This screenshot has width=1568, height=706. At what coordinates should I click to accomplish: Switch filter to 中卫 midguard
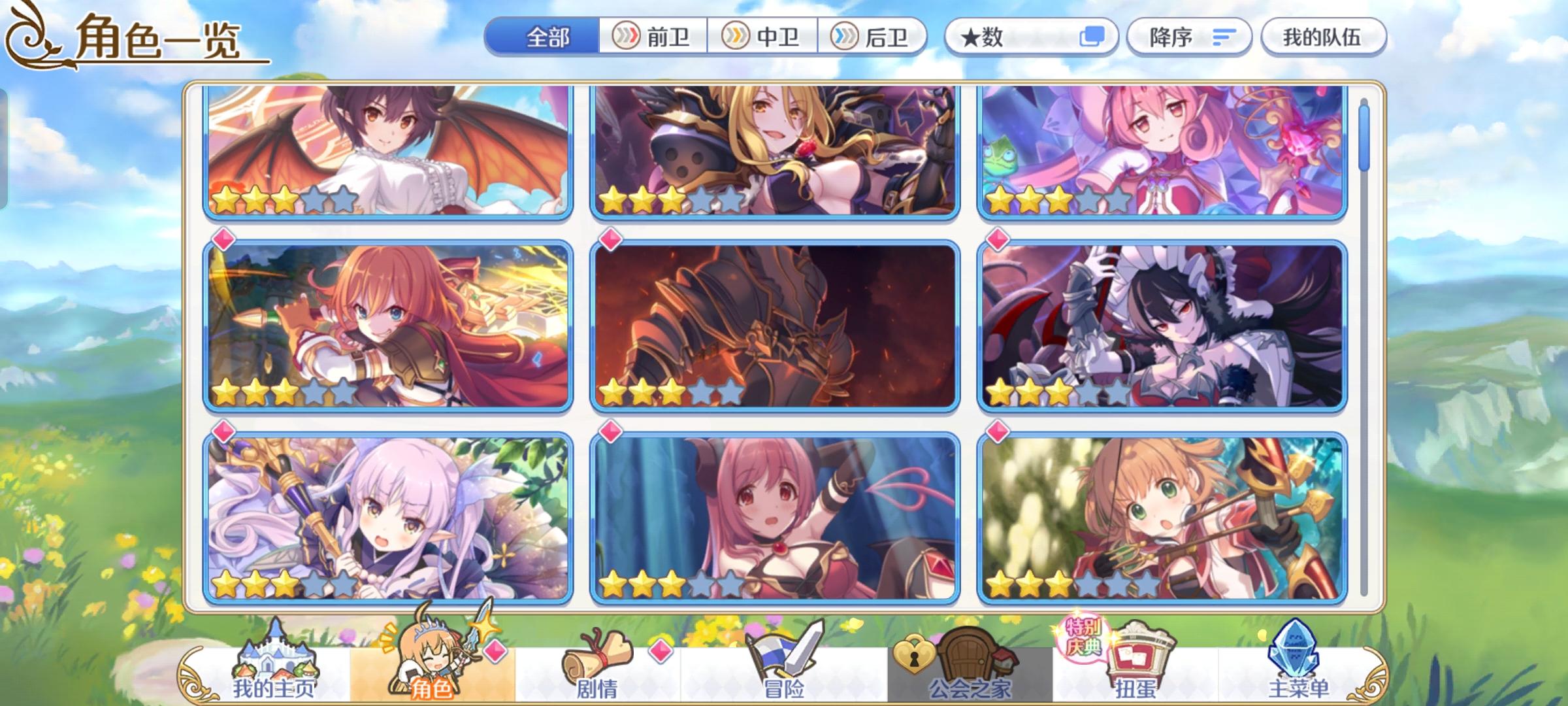tap(763, 37)
